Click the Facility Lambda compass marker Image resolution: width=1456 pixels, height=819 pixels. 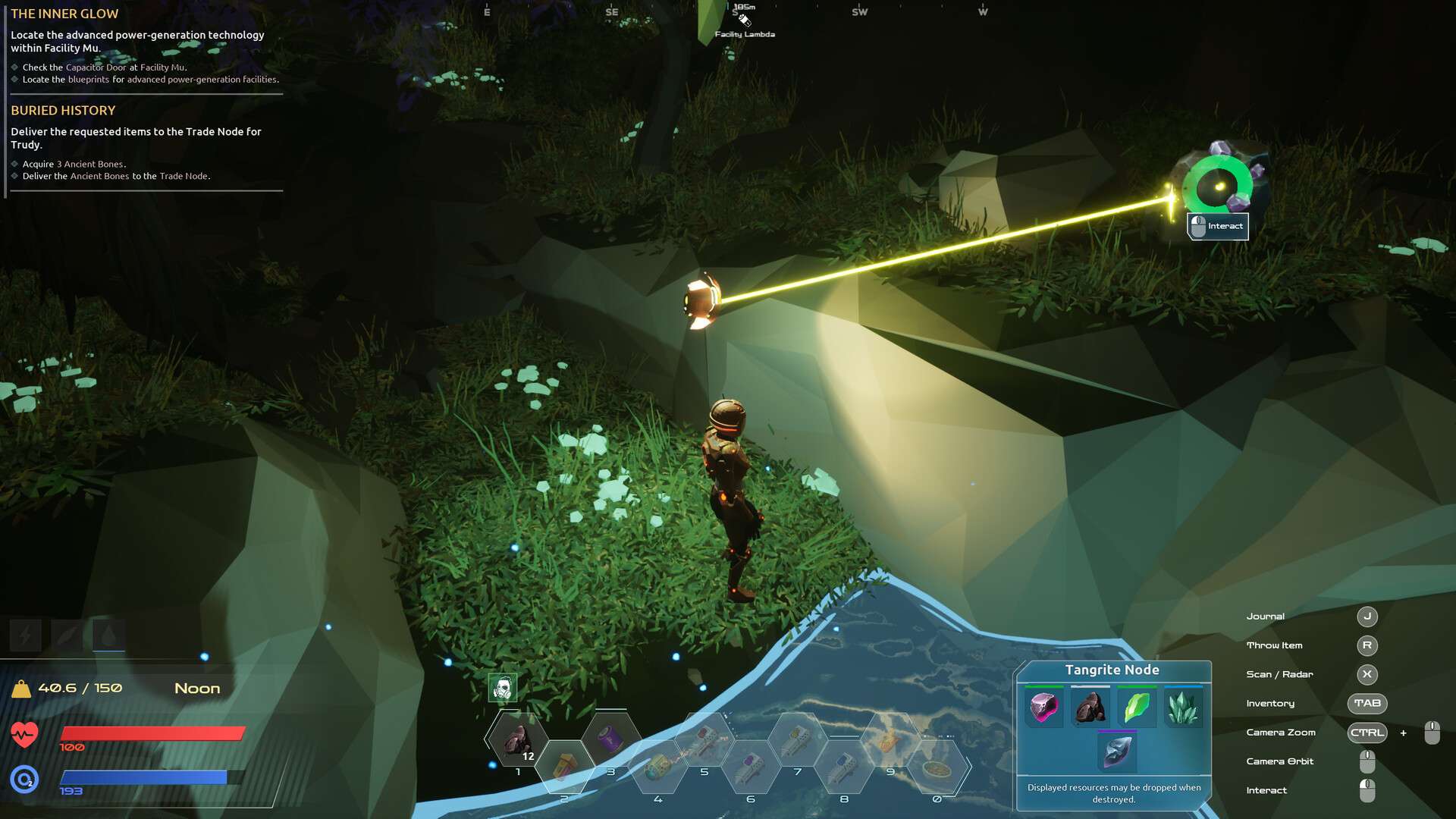click(x=744, y=20)
